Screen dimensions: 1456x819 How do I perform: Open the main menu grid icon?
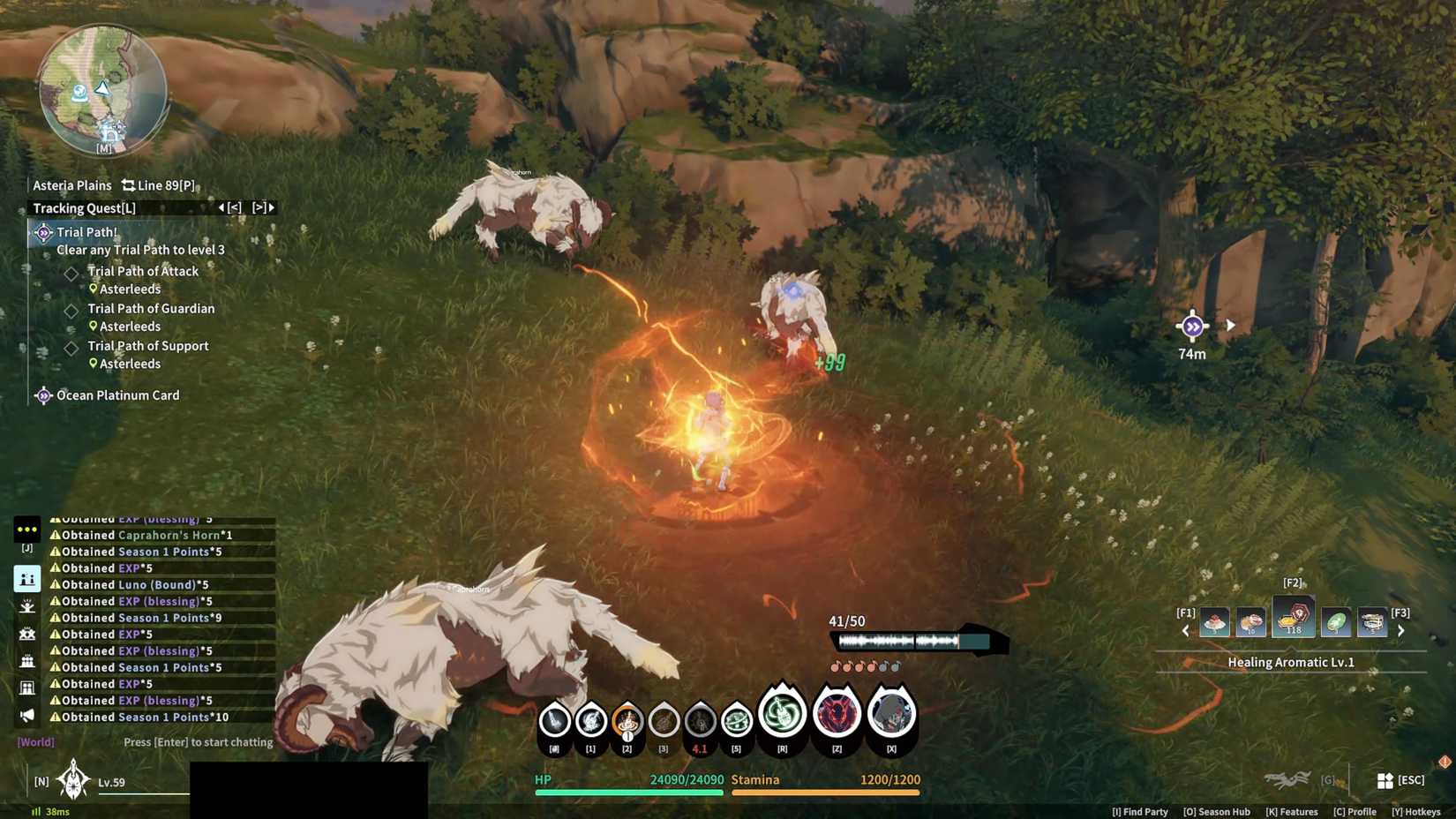[1385, 780]
